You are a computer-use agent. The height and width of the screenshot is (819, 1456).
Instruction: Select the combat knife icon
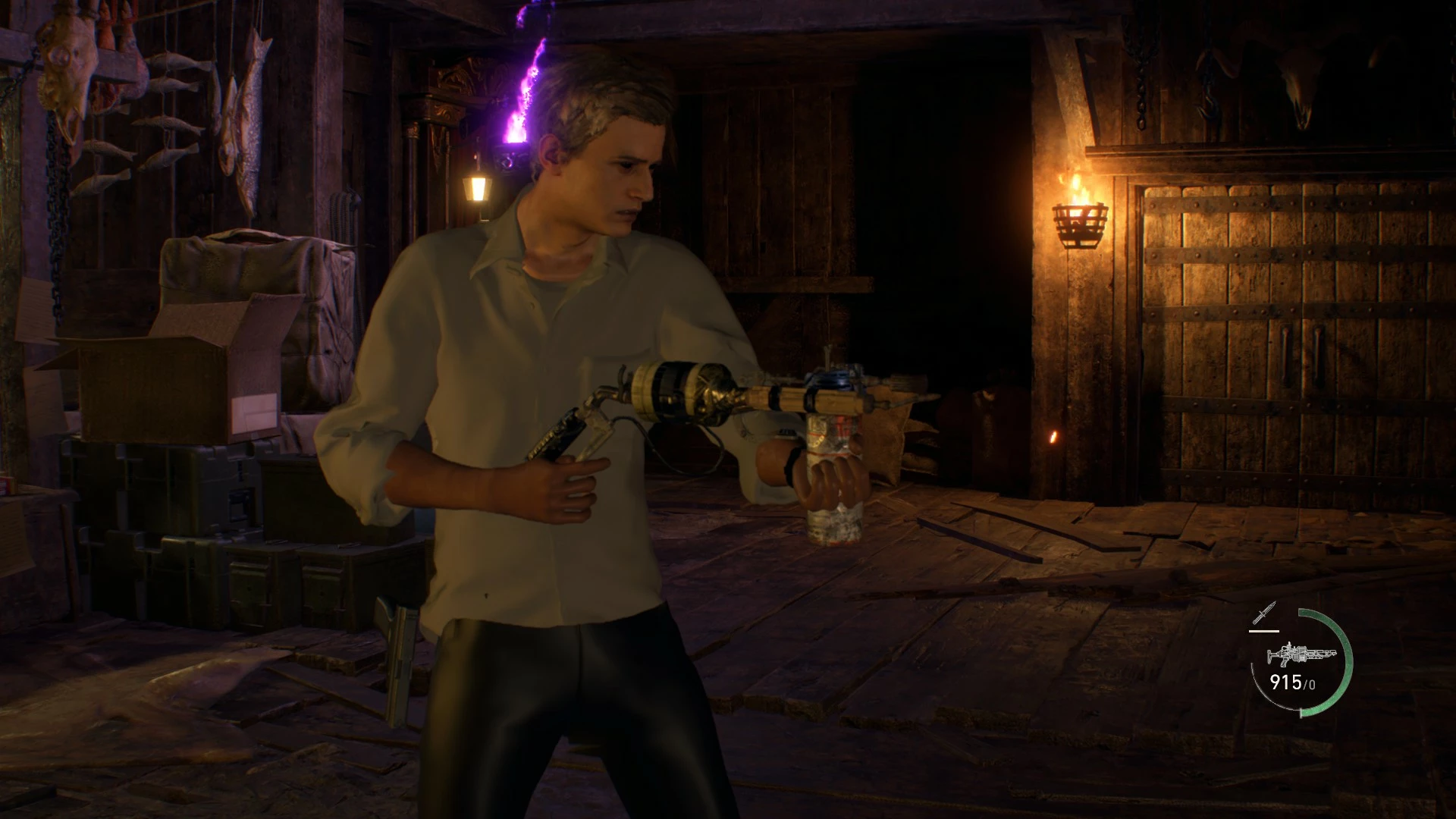[1265, 613]
